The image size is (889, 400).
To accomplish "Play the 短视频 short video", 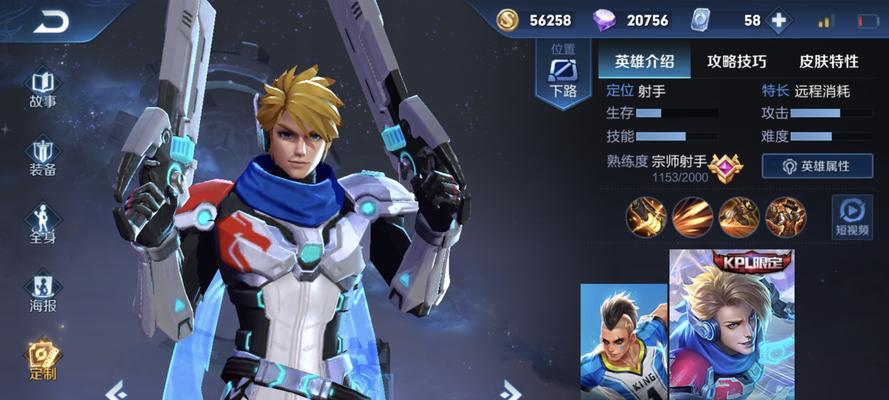I will [852, 216].
